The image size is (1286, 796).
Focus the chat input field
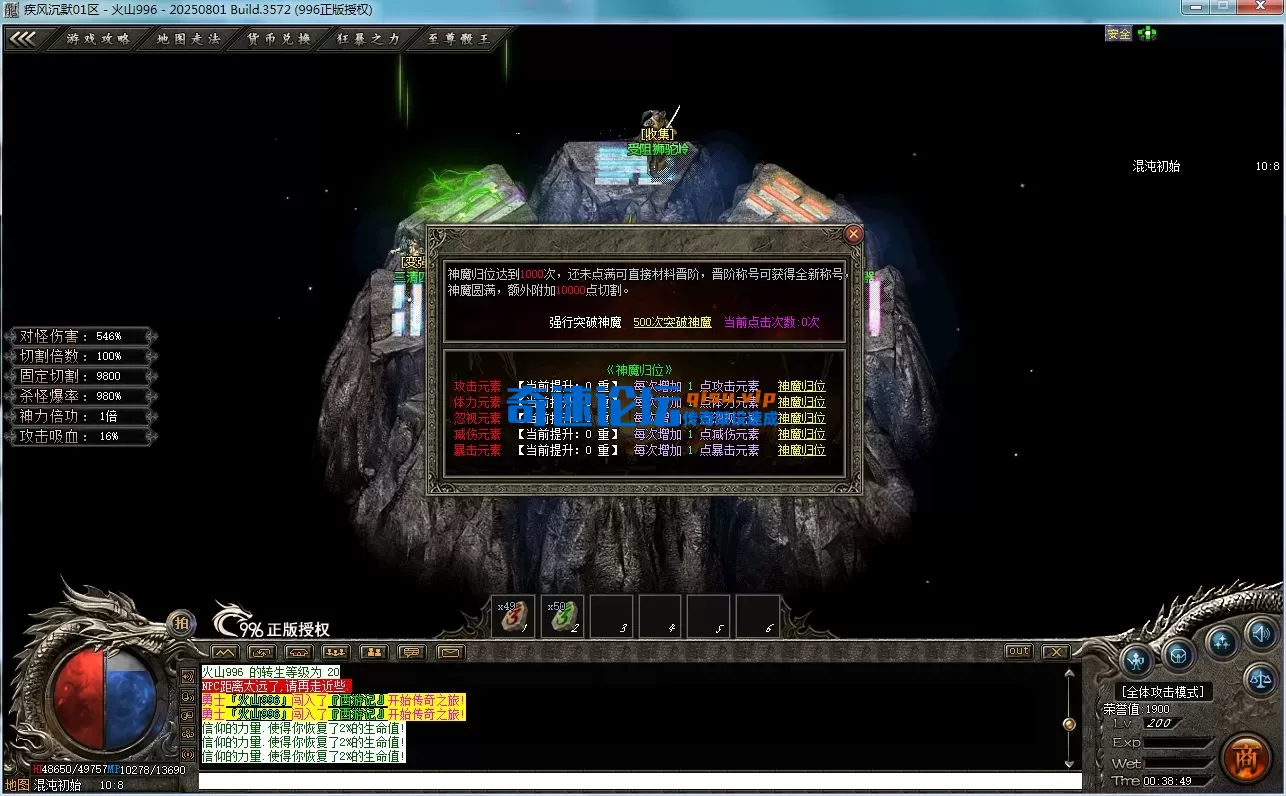tap(640, 781)
